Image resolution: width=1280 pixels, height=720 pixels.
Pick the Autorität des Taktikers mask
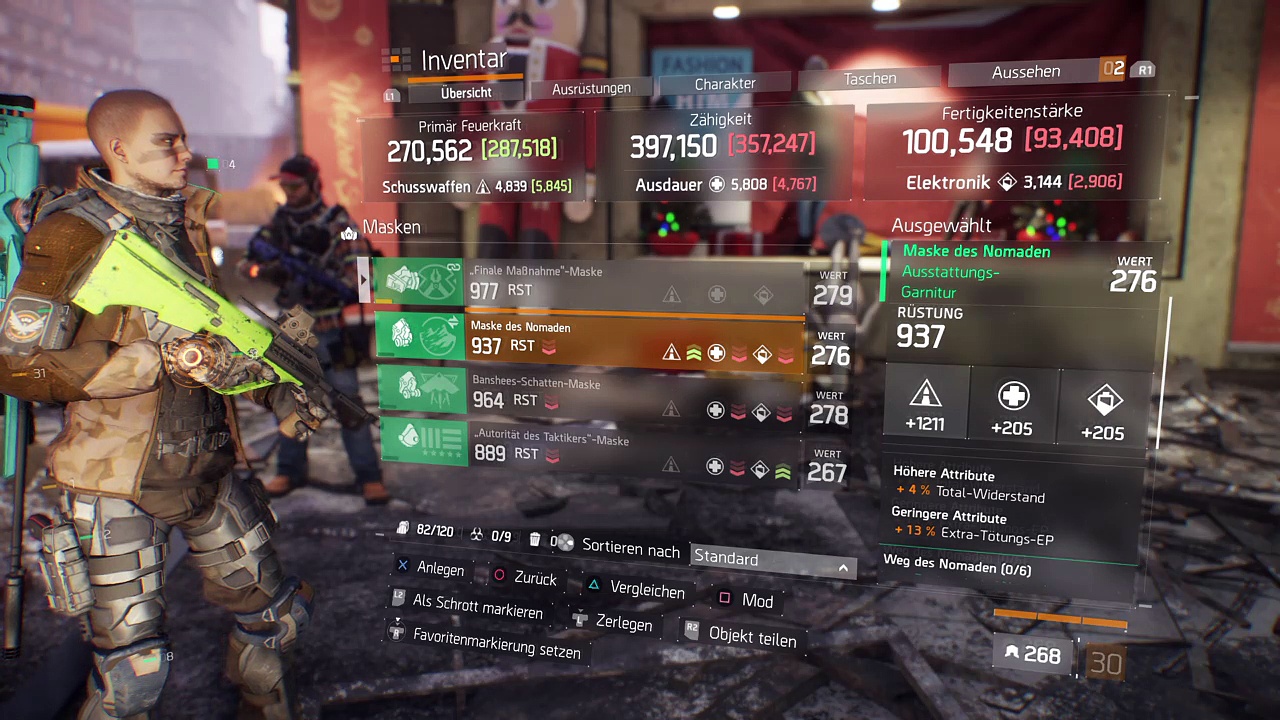590,446
